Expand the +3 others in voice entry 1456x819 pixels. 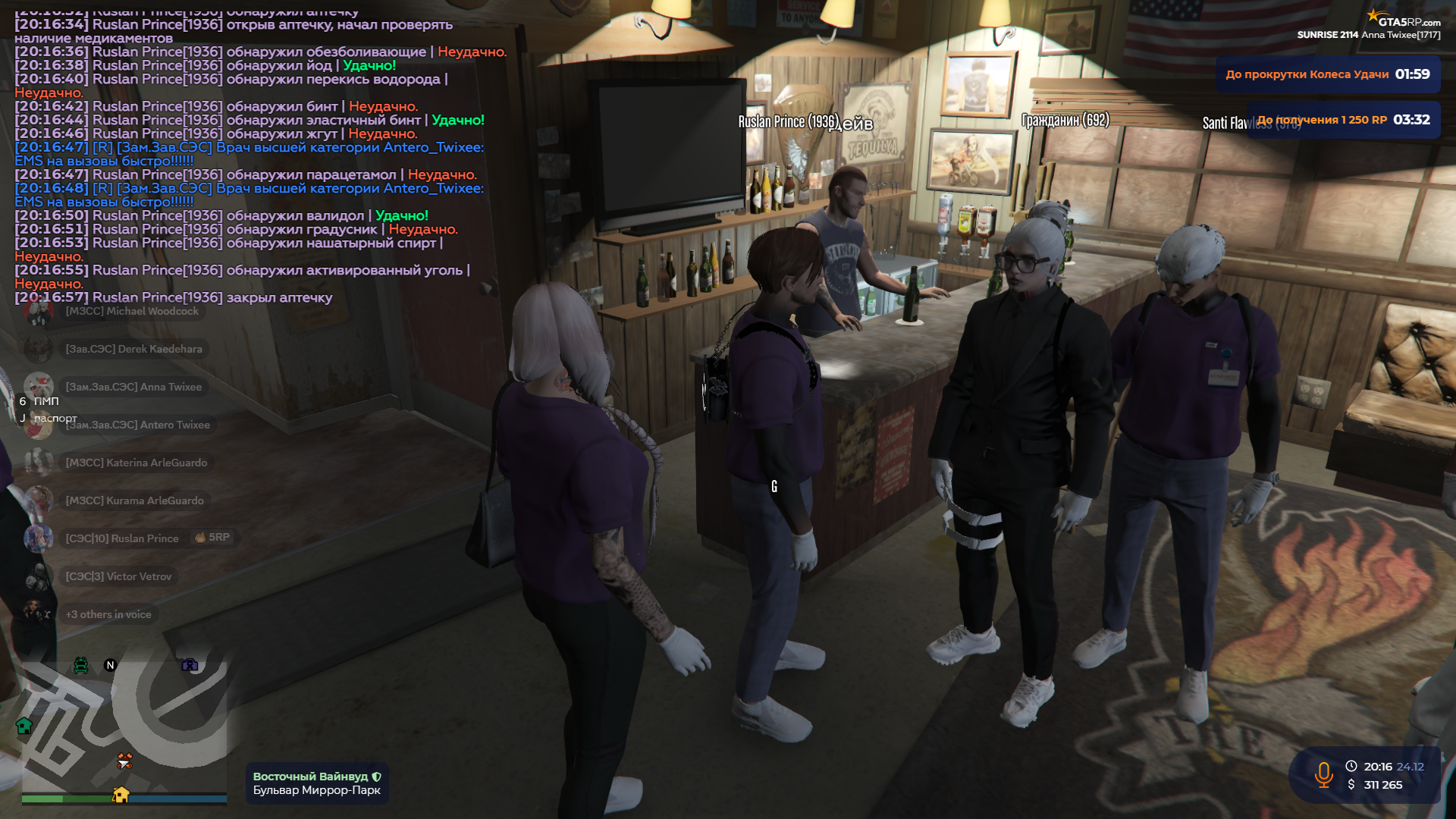(x=108, y=614)
